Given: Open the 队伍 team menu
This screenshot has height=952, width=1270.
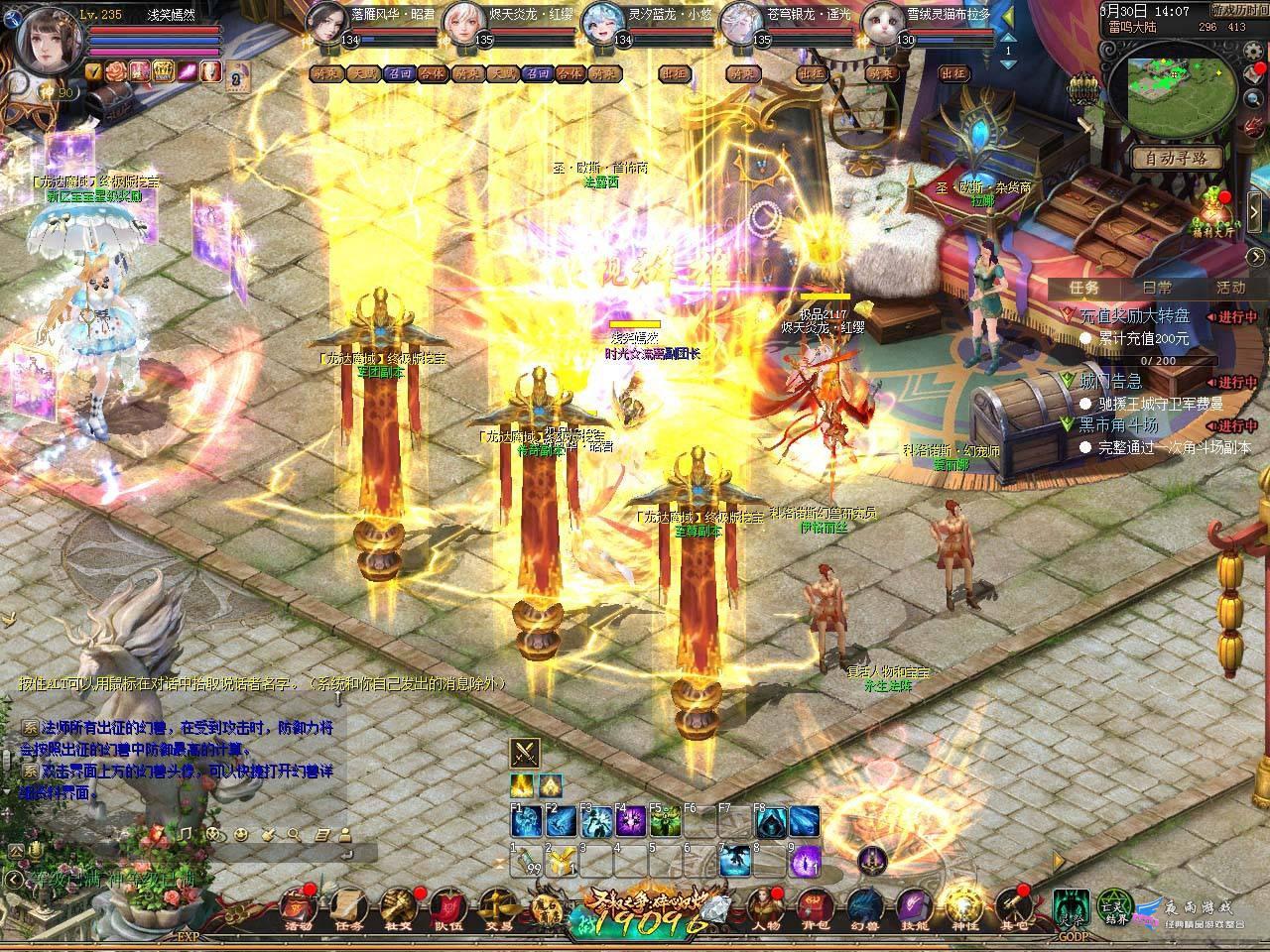Looking at the screenshot, I should point(447,906).
